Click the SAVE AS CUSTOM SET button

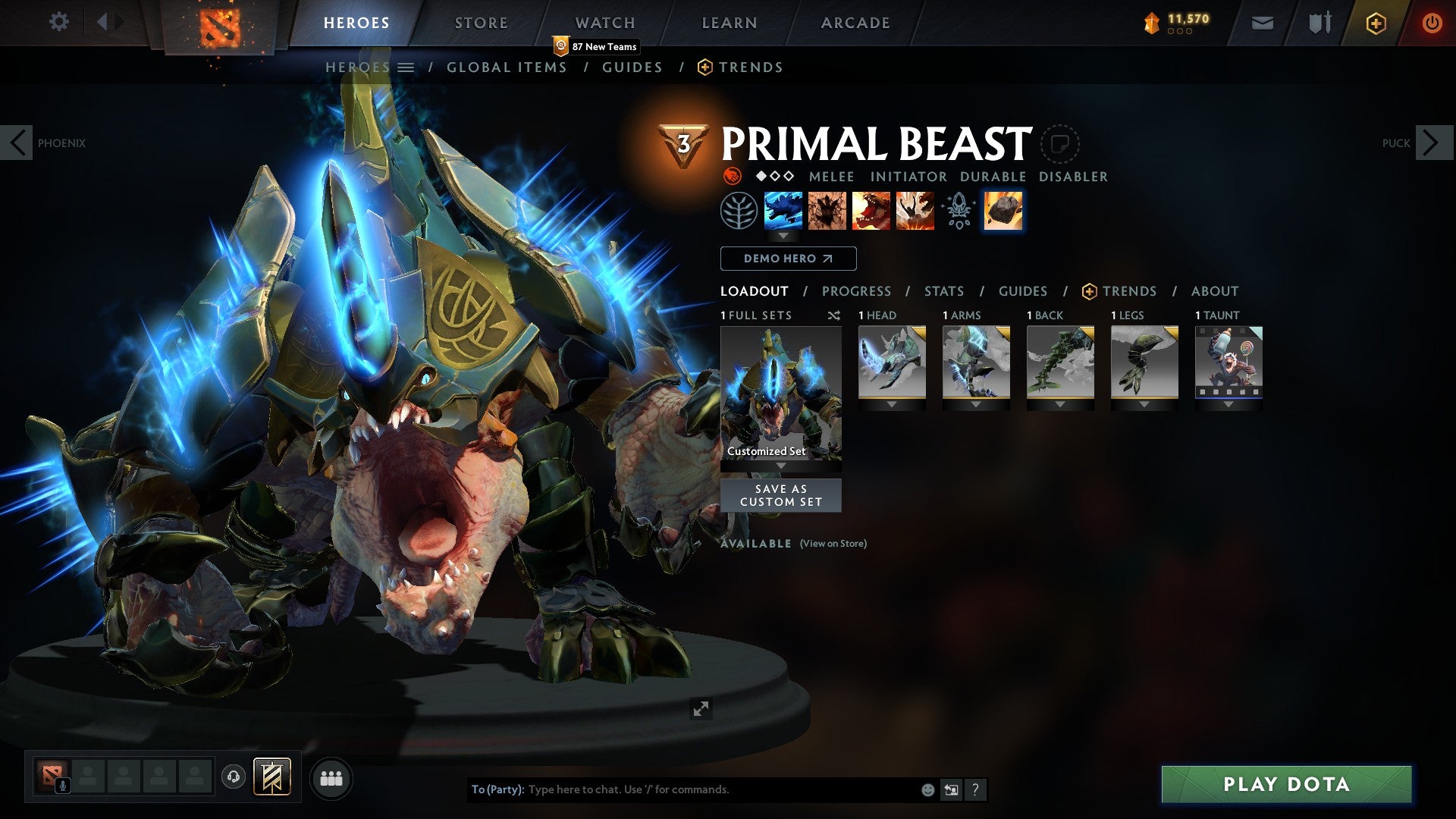click(x=780, y=495)
